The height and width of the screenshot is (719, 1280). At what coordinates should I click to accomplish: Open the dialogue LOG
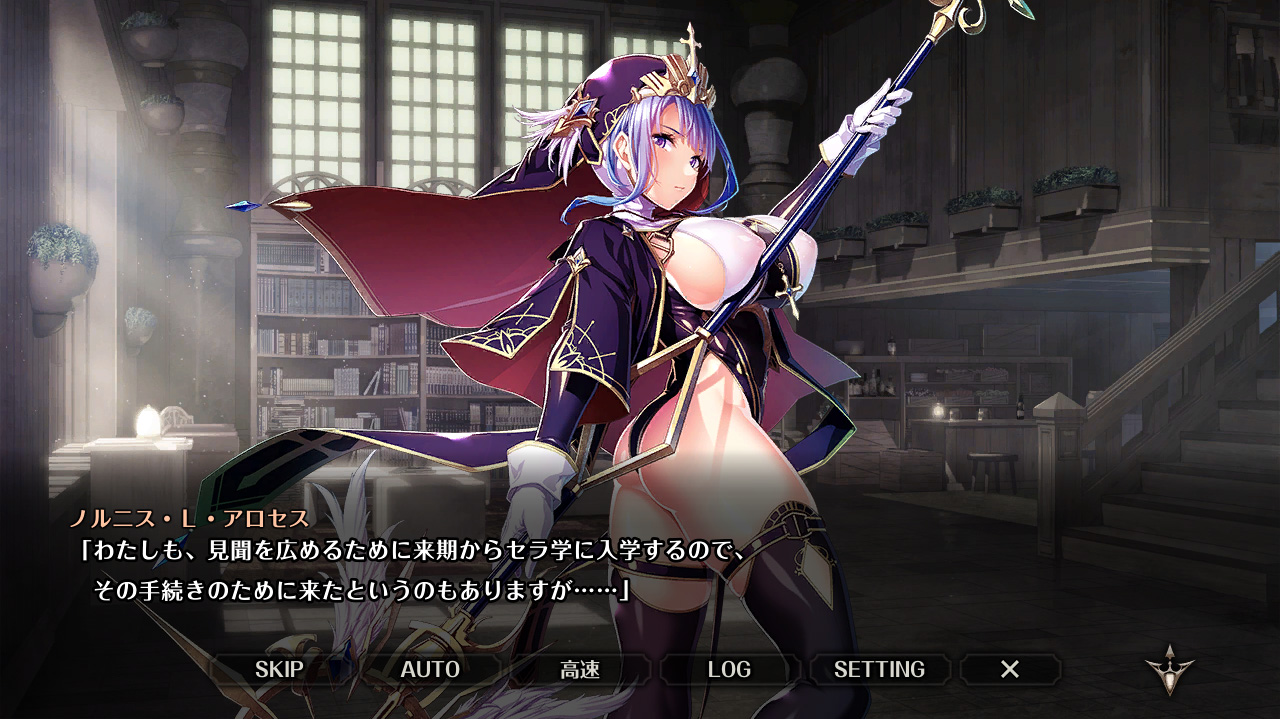[729, 669]
